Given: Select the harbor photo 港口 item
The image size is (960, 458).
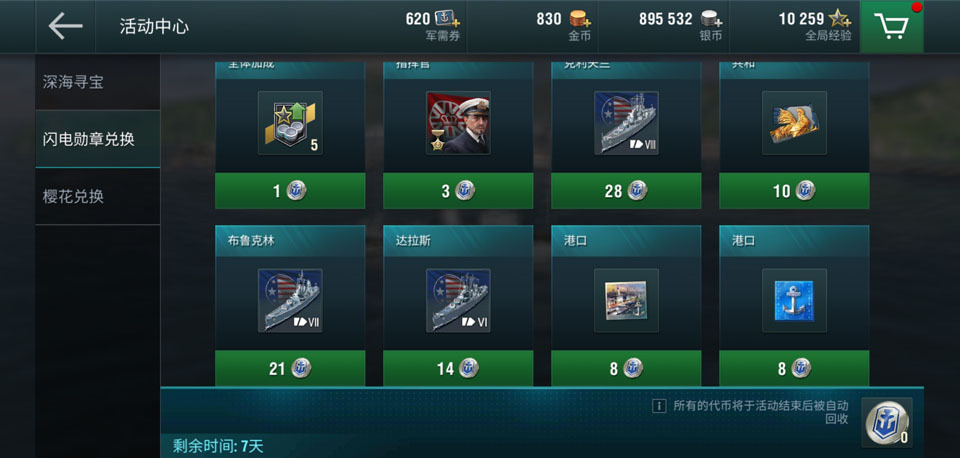Looking at the screenshot, I should (x=626, y=300).
